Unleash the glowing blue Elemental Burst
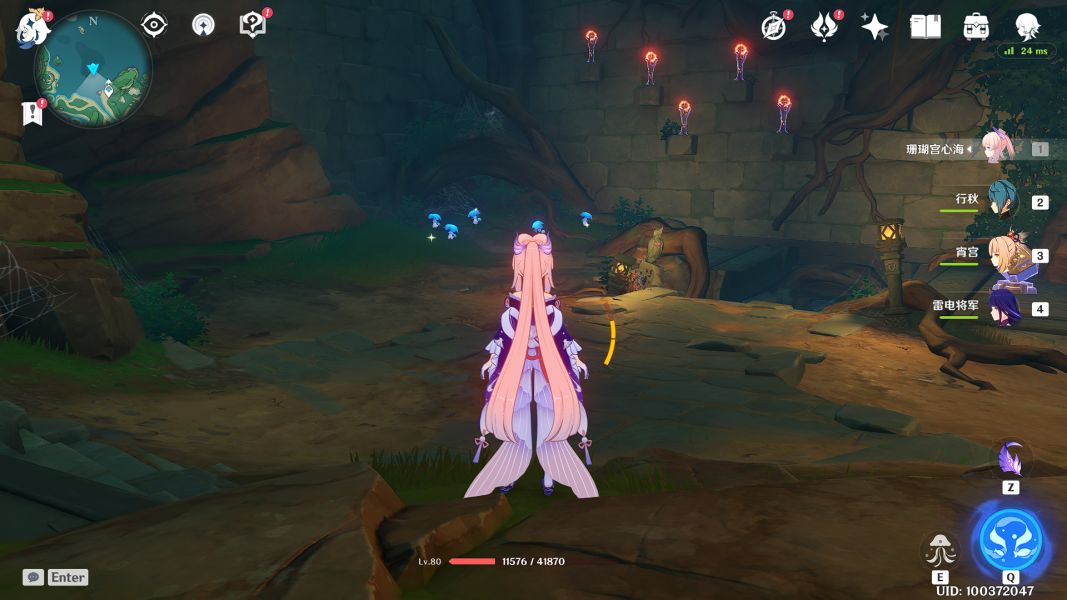Image resolution: width=1067 pixels, height=600 pixels. (x=1010, y=541)
